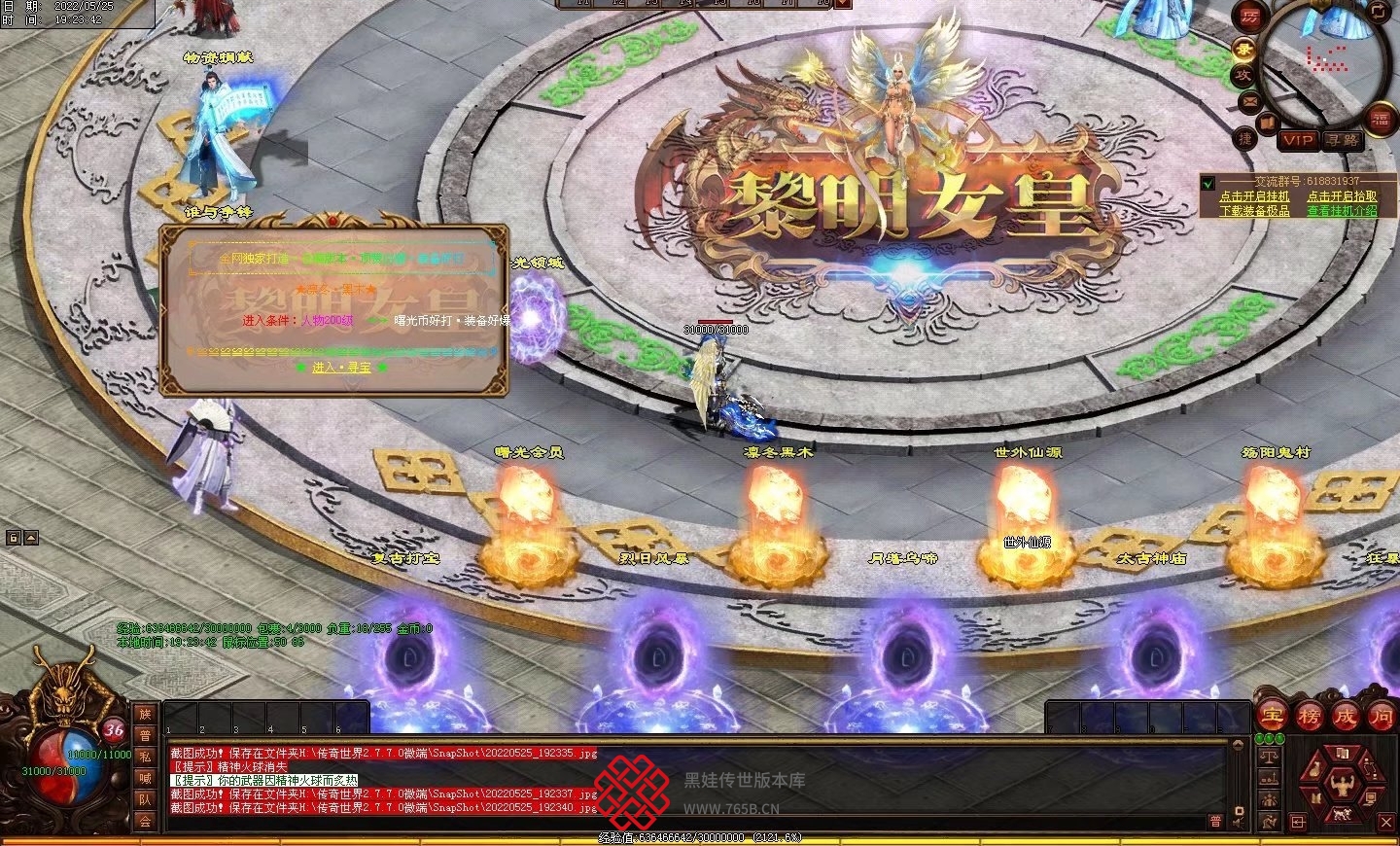Click the 点击开启拾取 link
Image resolution: width=1400 pixels, height=846 pixels.
click(x=1342, y=196)
